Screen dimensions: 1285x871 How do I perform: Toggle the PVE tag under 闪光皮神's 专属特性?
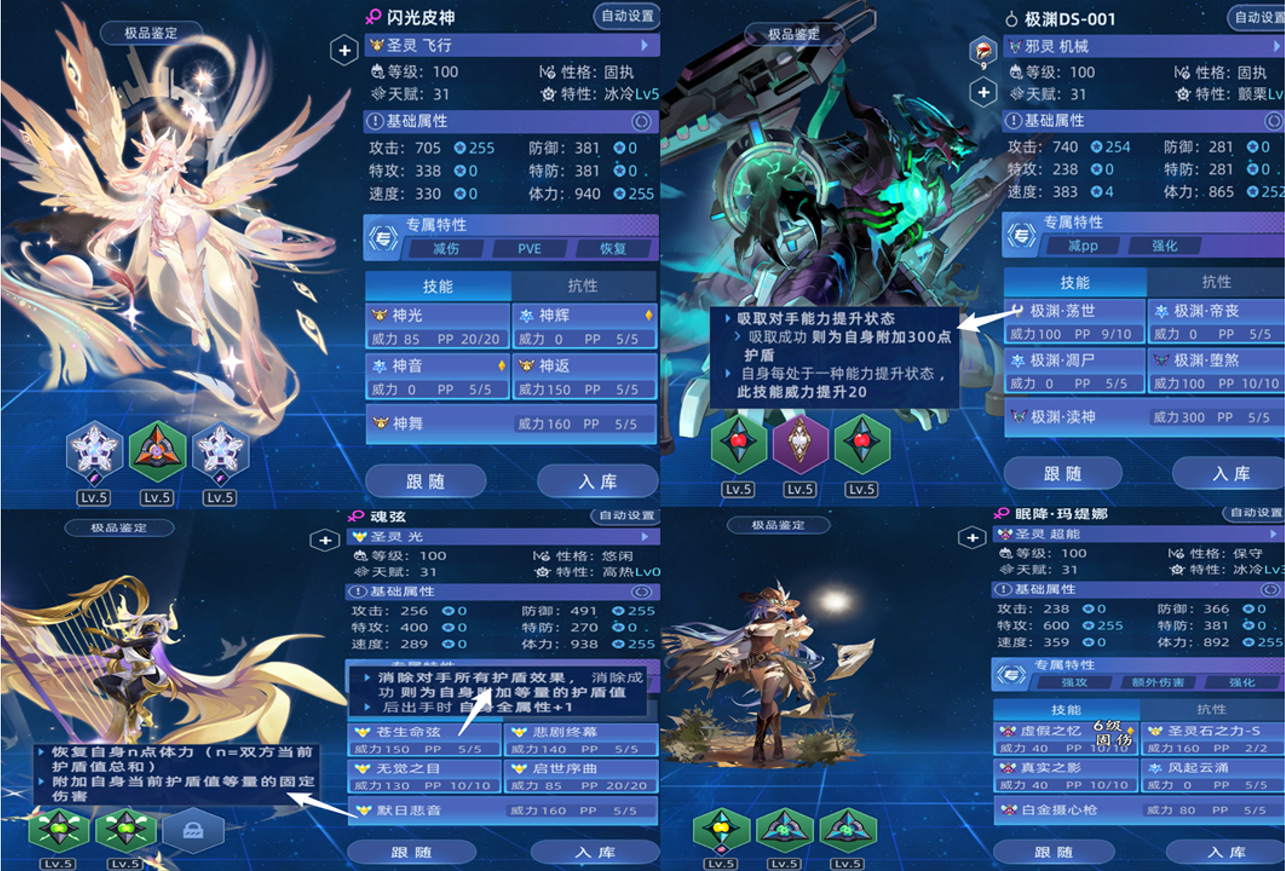pyautogui.click(x=527, y=249)
